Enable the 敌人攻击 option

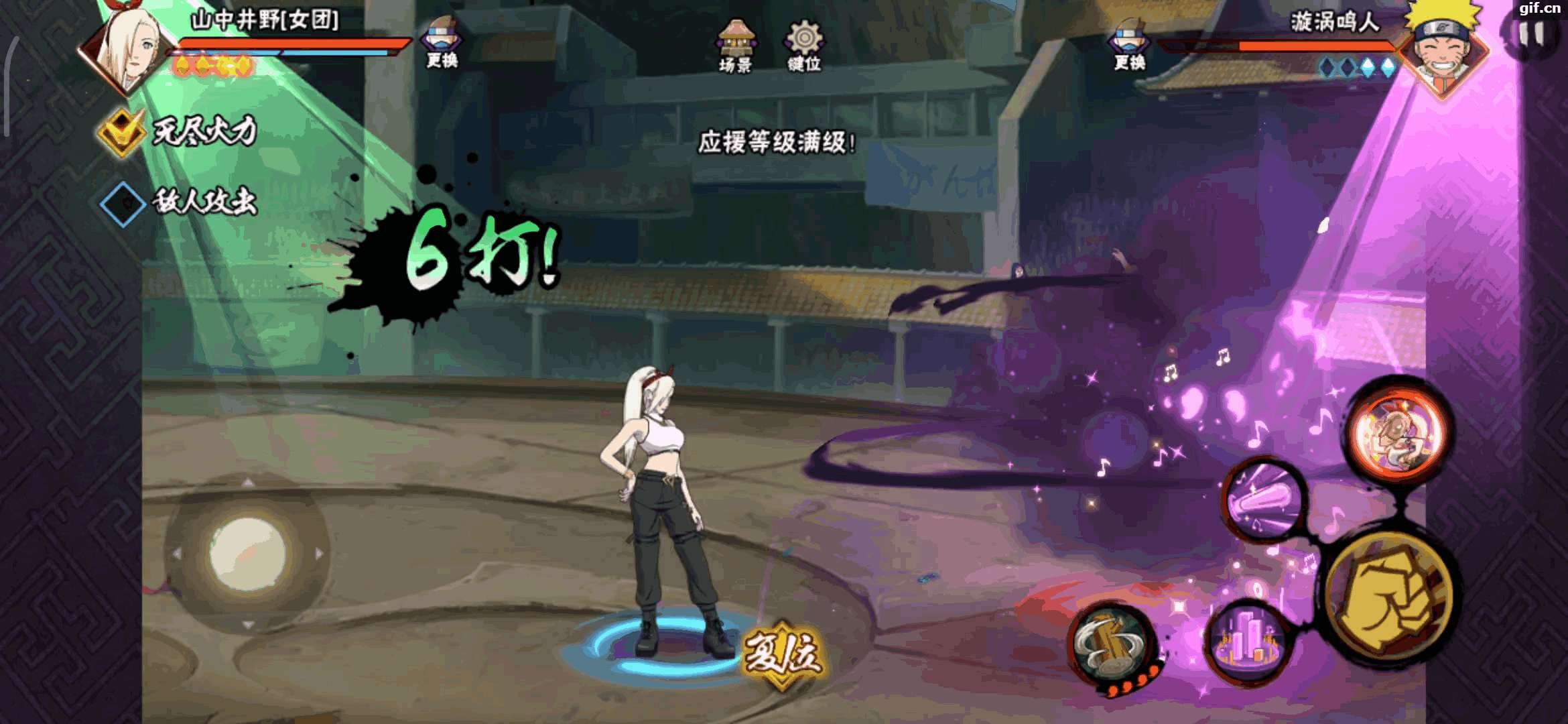[x=123, y=203]
